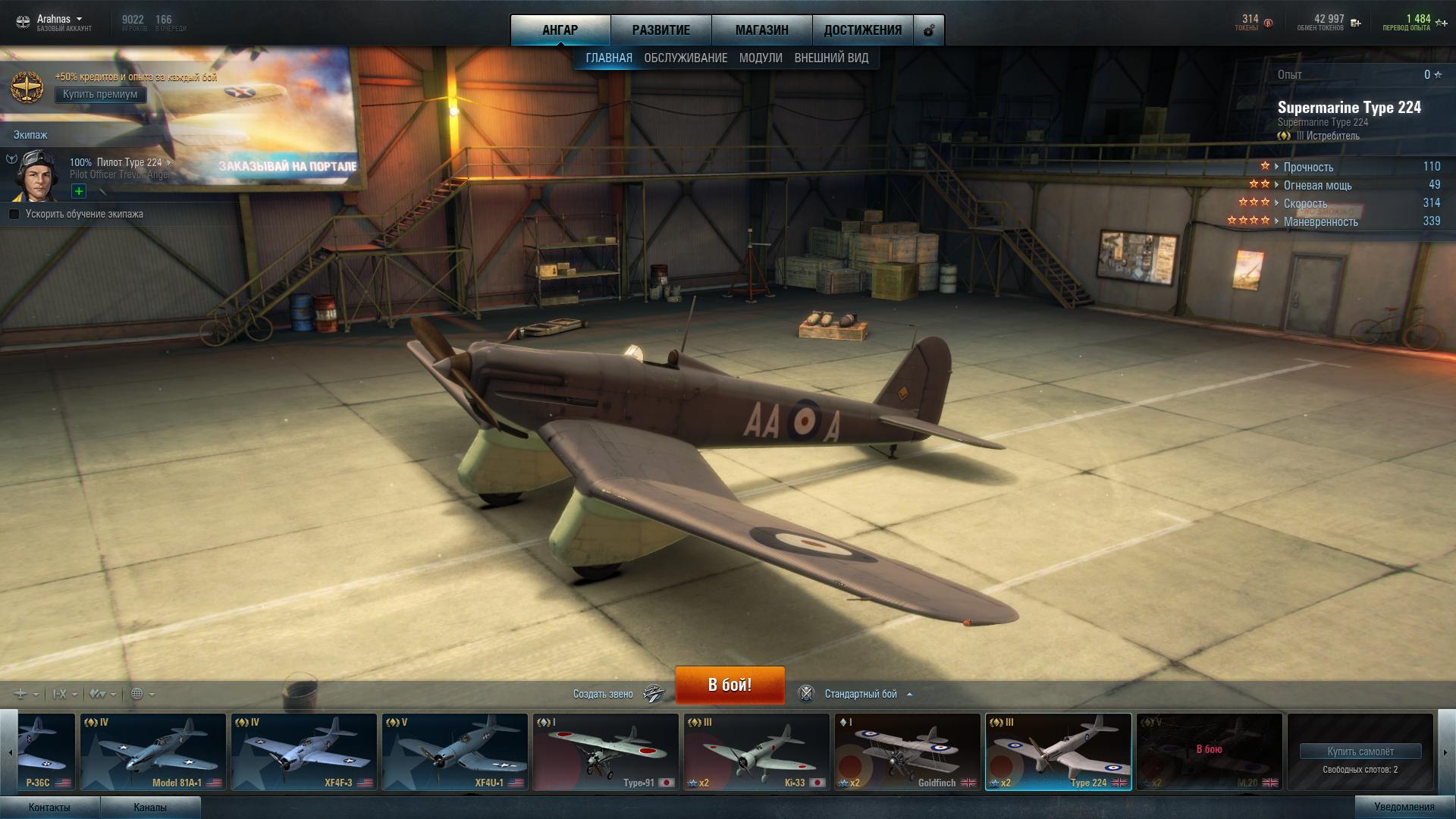Open the ОБСЛУЖИВАНИЕ sub-tab
This screenshot has height=819, width=1456.
click(x=686, y=58)
